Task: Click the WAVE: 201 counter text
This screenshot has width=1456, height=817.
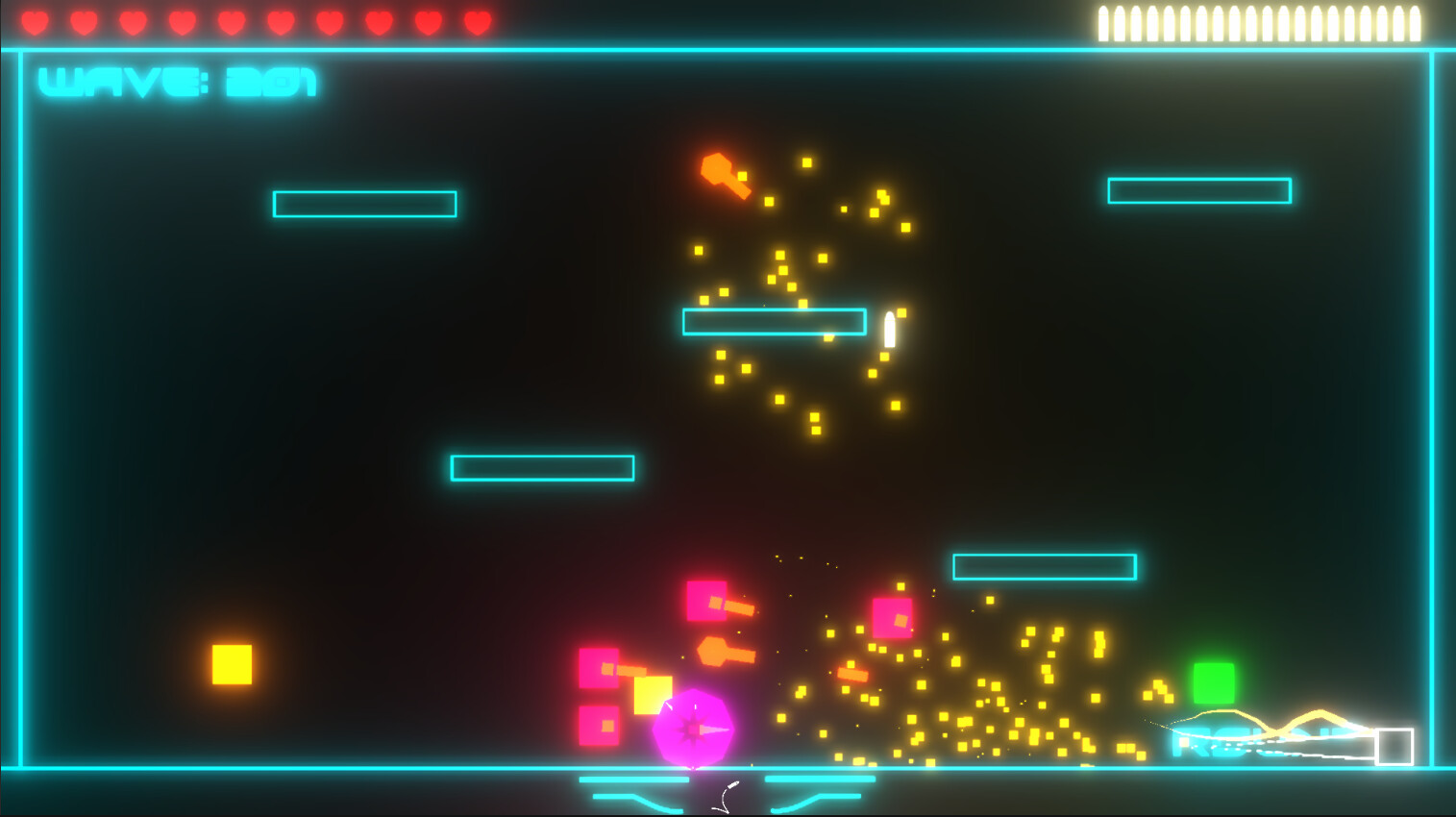Action: [179, 83]
